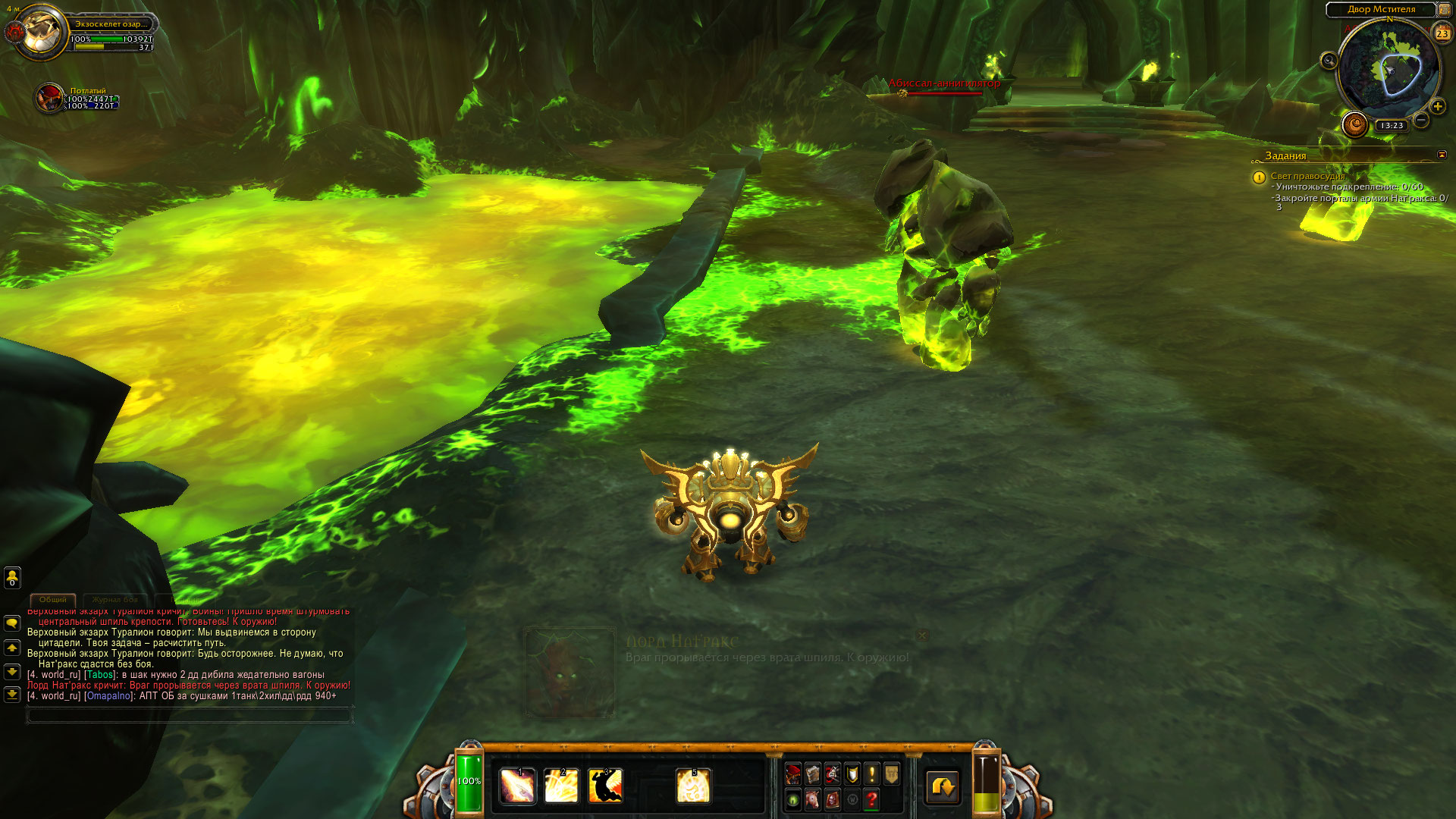The image size is (1456, 819).
Task: Select the Свет правосудия quest entry
Action: click(x=1307, y=176)
